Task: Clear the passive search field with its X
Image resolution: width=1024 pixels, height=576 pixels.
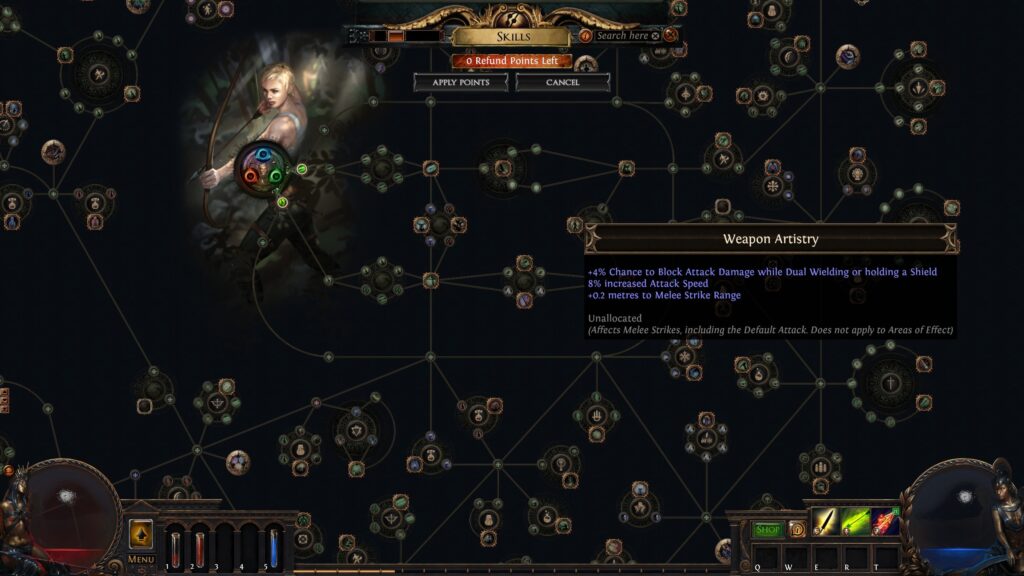Action: coord(655,36)
